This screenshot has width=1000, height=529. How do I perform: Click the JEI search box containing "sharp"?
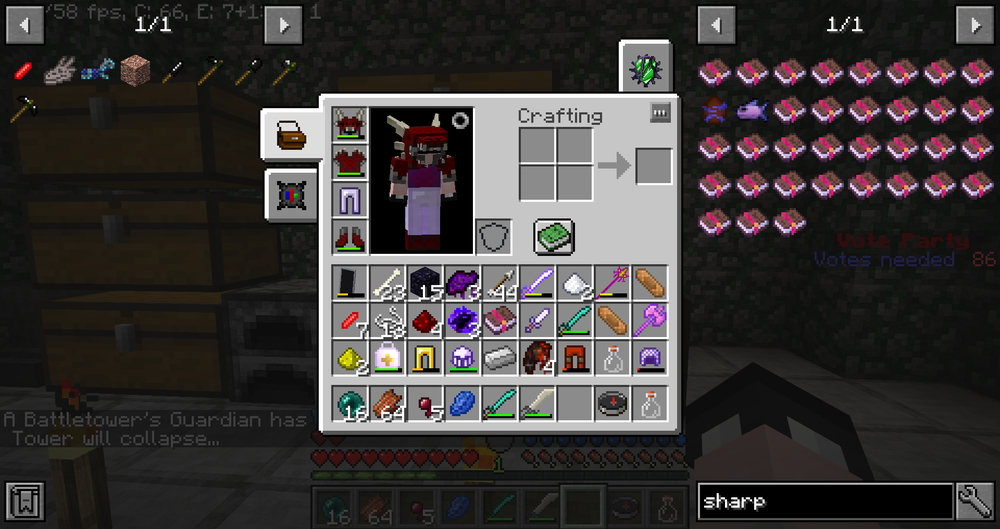pos(824,501)
